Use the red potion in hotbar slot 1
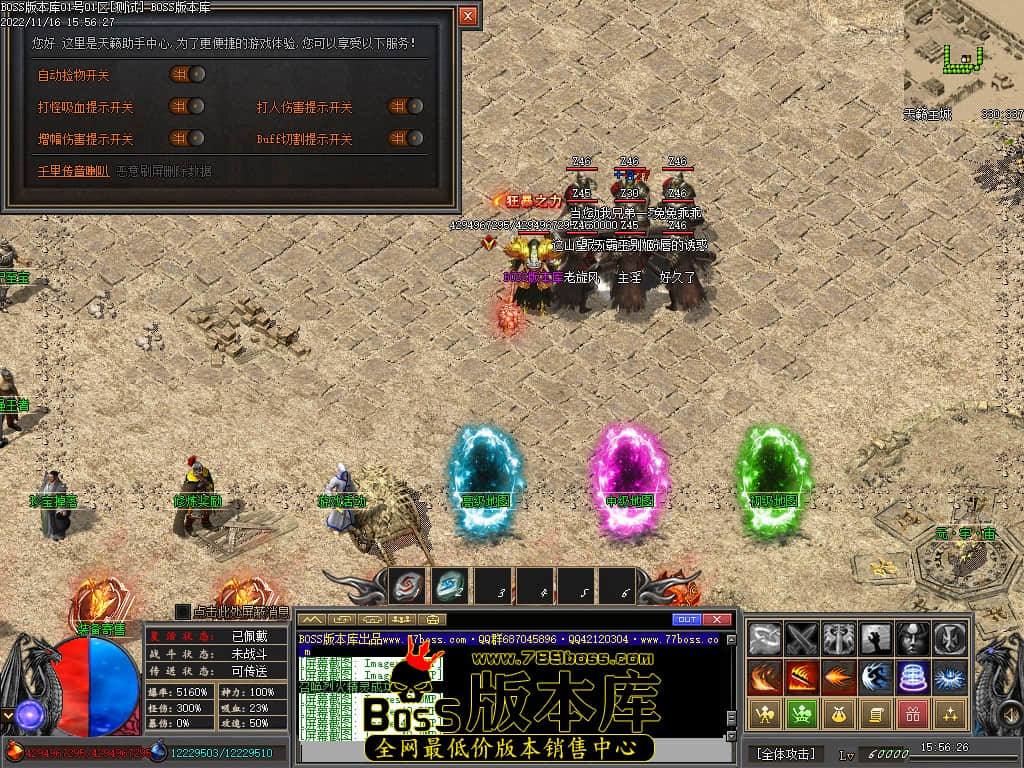The image size is (1024, 768). pos(407,586)
